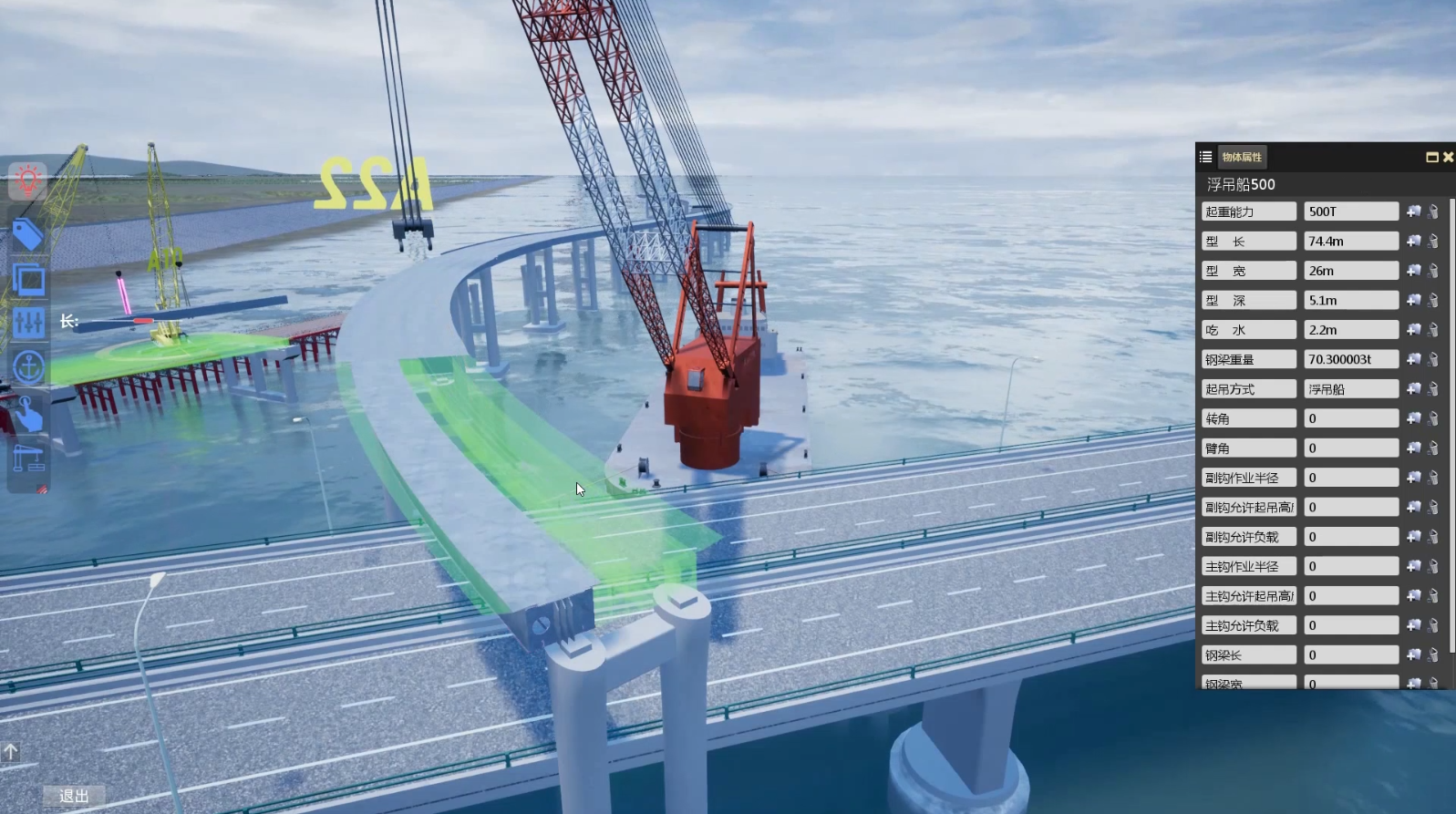1456x814 pixels.
Task: Click the add icon beside 型宽 row
Action: 1413,271
